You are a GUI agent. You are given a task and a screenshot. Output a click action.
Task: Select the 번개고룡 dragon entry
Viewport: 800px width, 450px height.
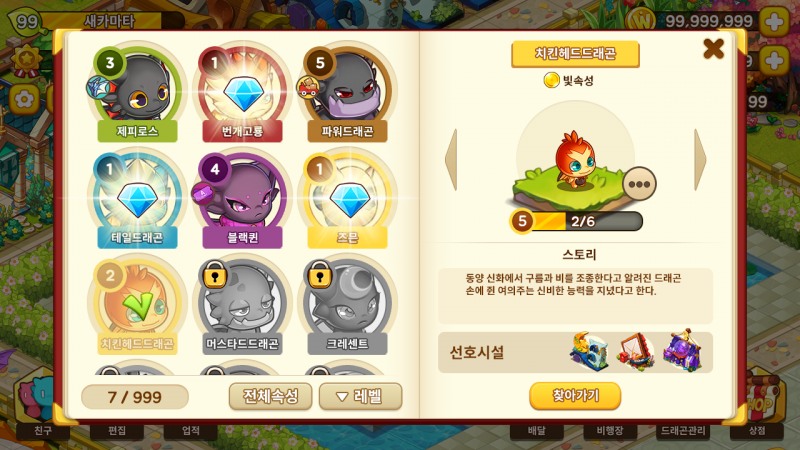point(240,93)
